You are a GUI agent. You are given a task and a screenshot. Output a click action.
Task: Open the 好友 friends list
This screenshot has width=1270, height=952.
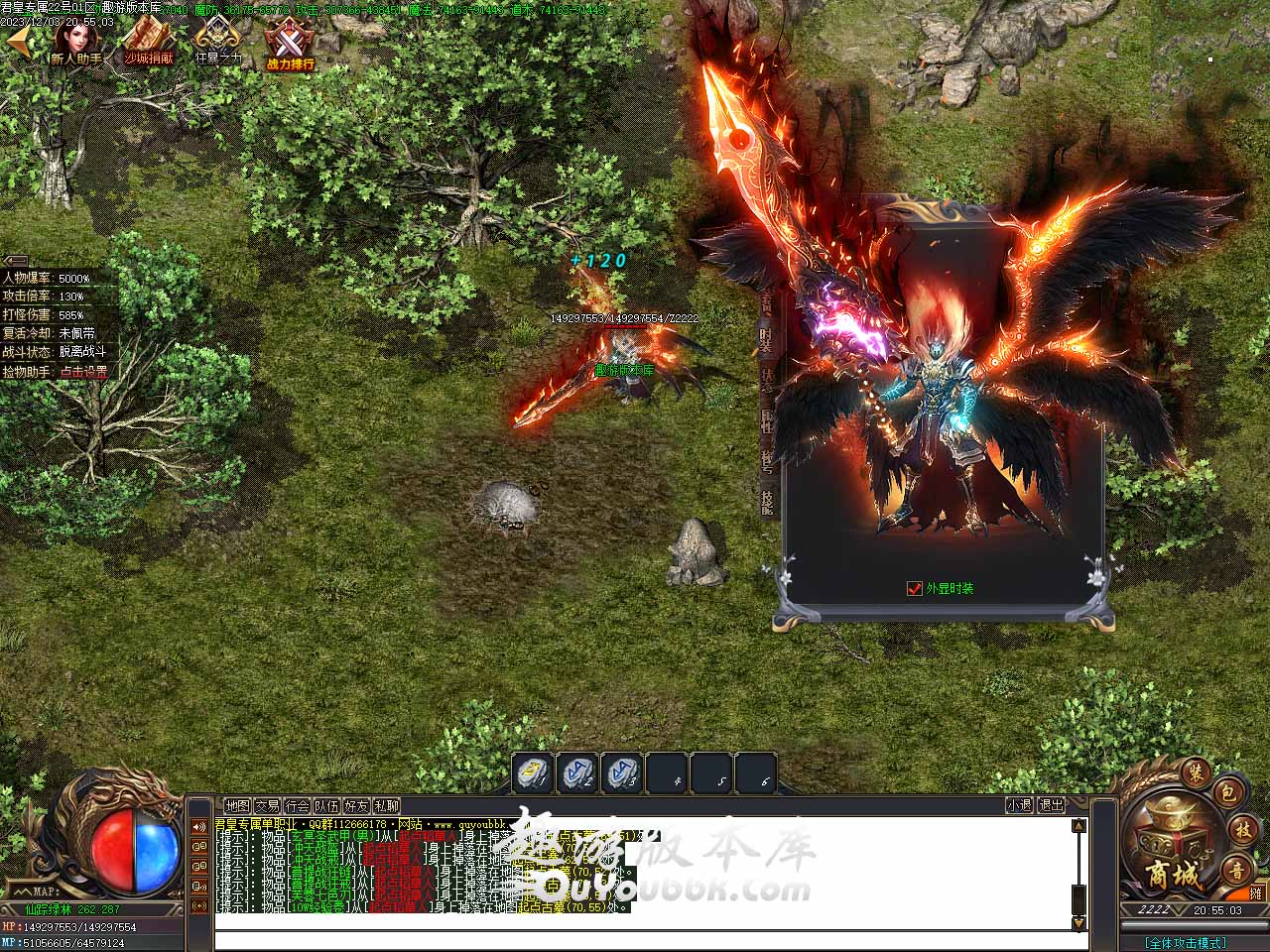click(x=356, y=806)
